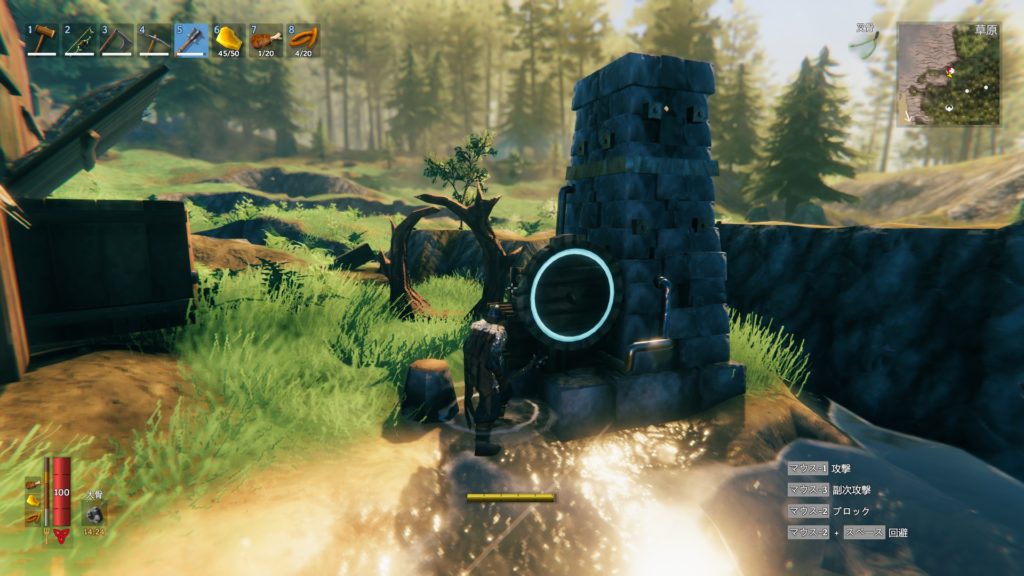The height and width of the screenshot is (576, 1024).
Task: Equip the bow from hotbar slot 2
Action: click(80, 41)
